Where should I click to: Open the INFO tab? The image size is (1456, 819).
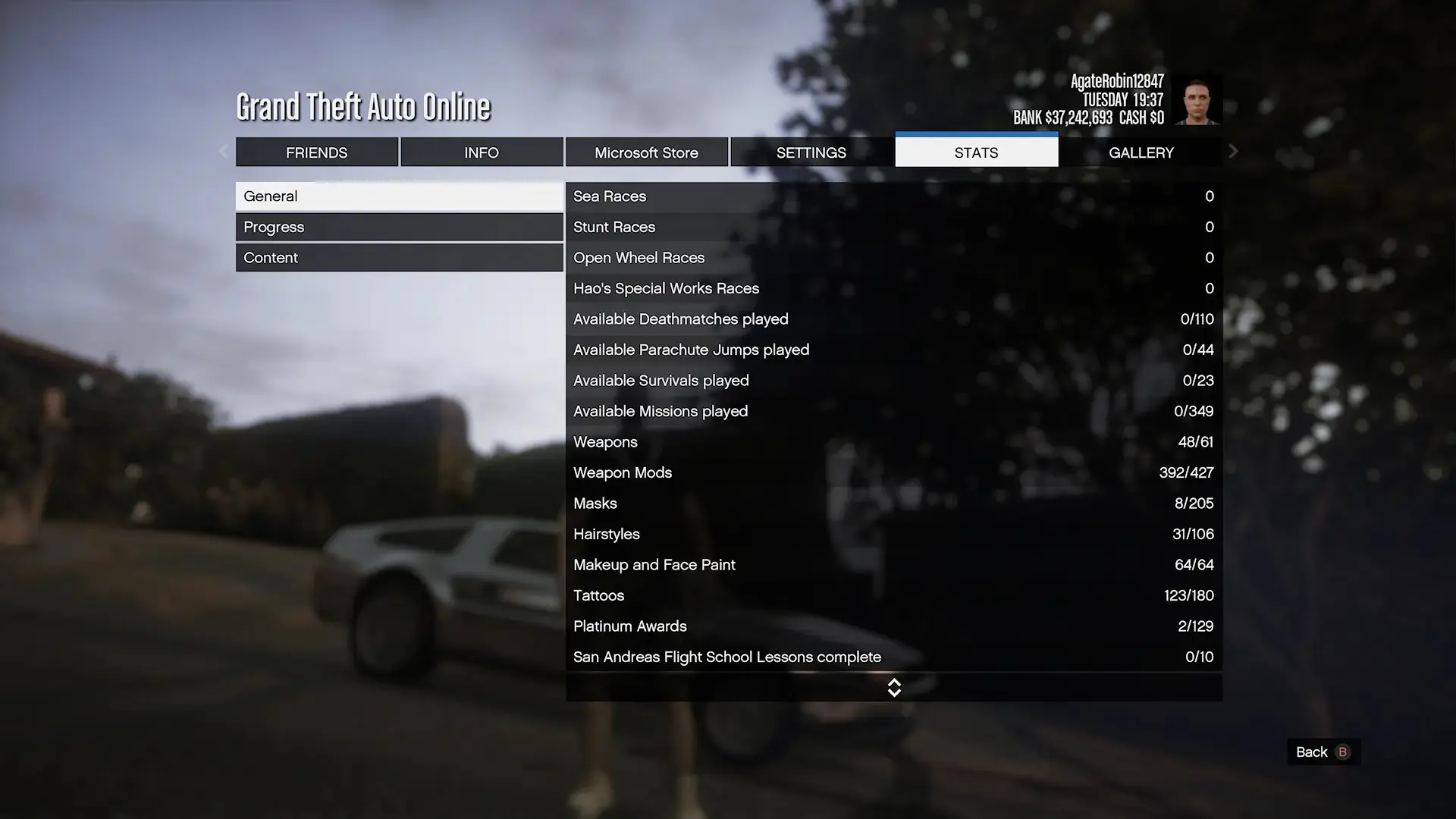(x=482, y=152)
